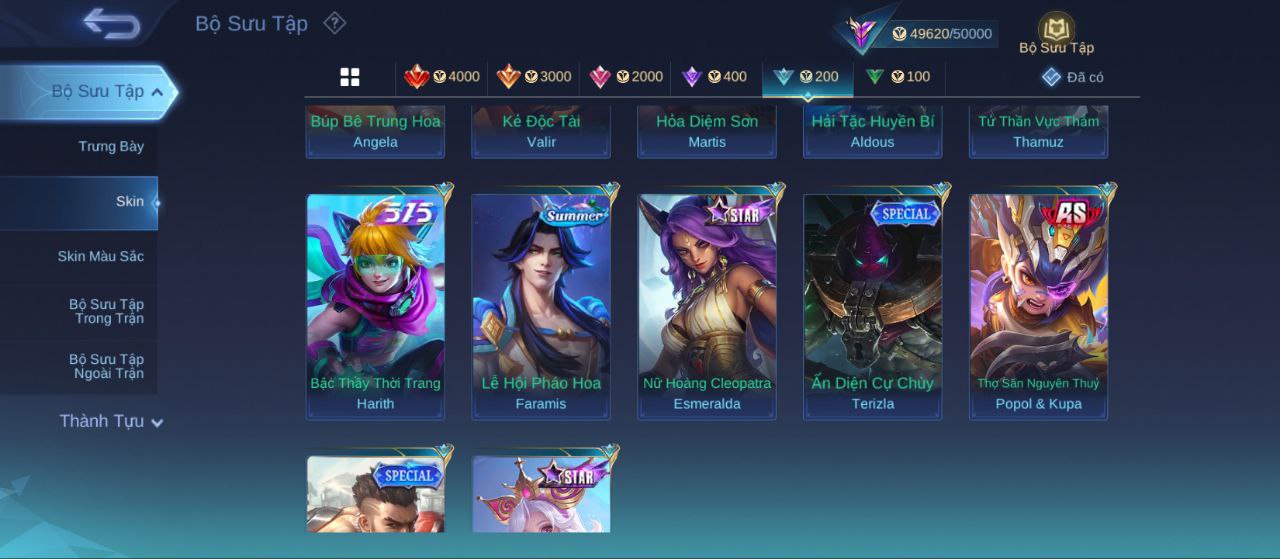This screenshot has width=1280, height=559.
Task: Select the Skin Màu Sắc entry
Action: (100, 257)
